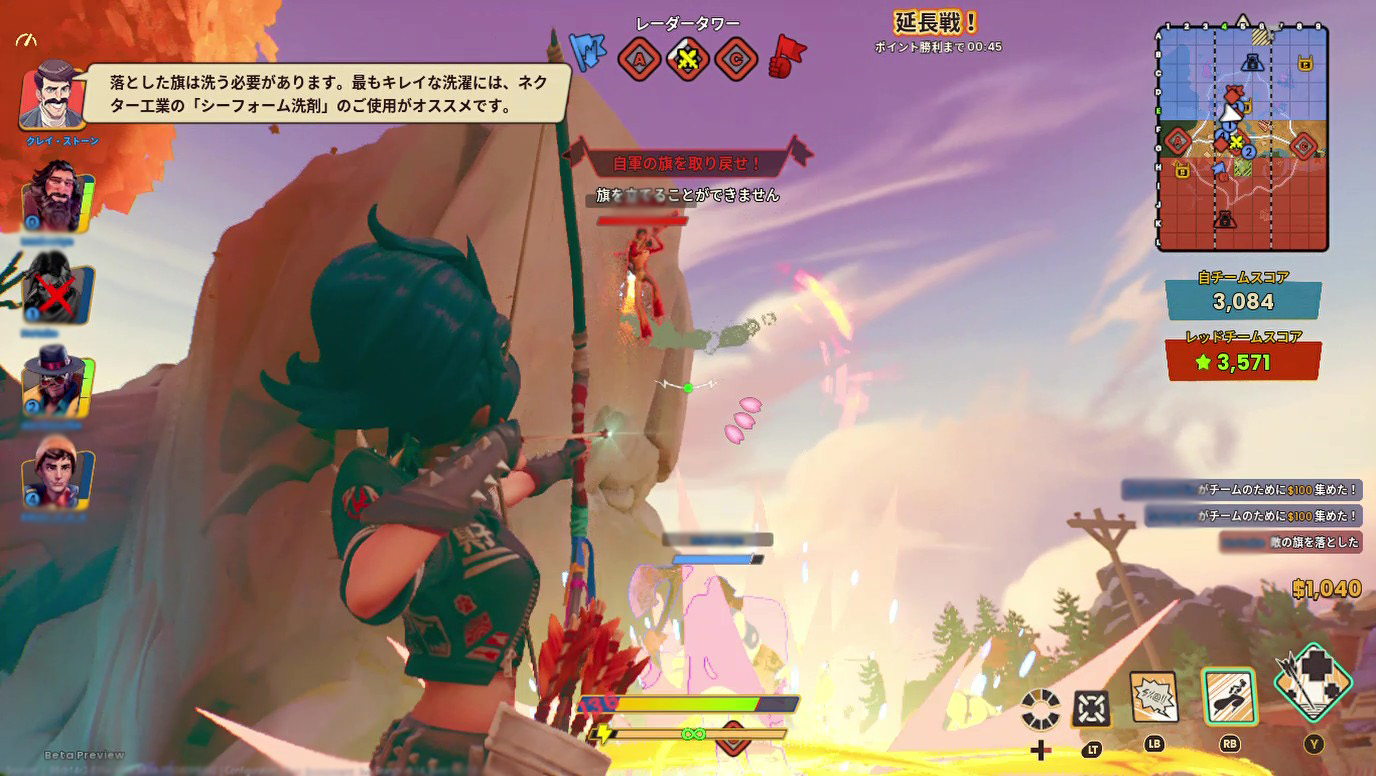Select control point A marker
1376x776 pixels.
[x=638, y=59]
